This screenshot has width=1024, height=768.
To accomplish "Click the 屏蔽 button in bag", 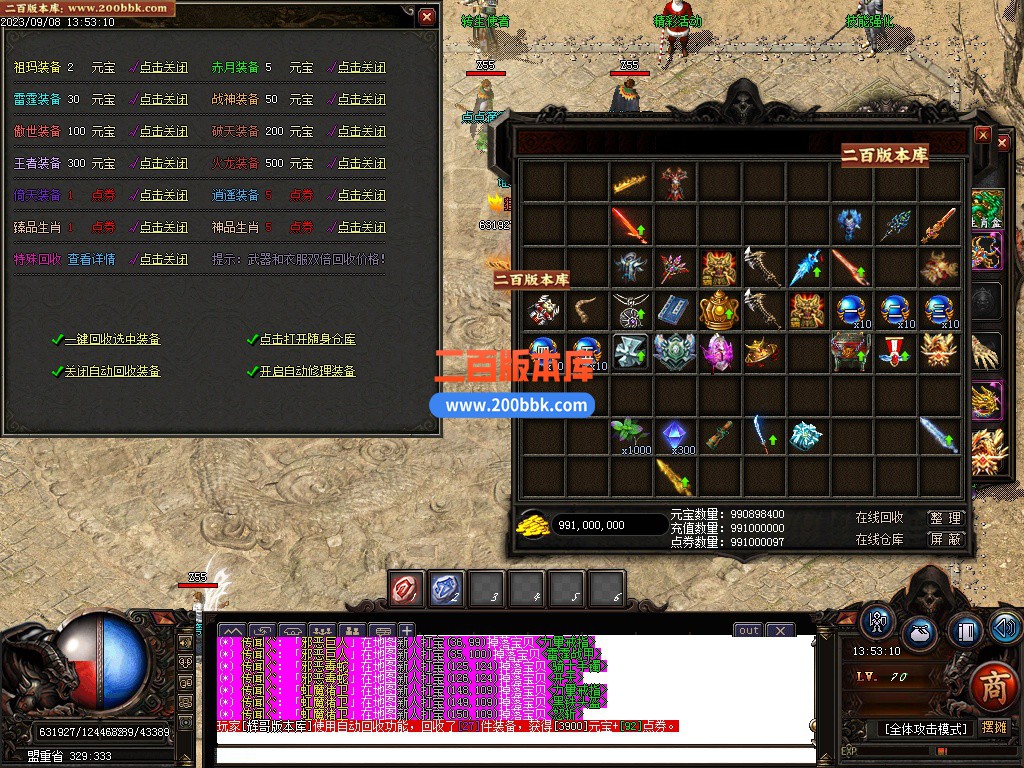I will click(x=945, y=539).
